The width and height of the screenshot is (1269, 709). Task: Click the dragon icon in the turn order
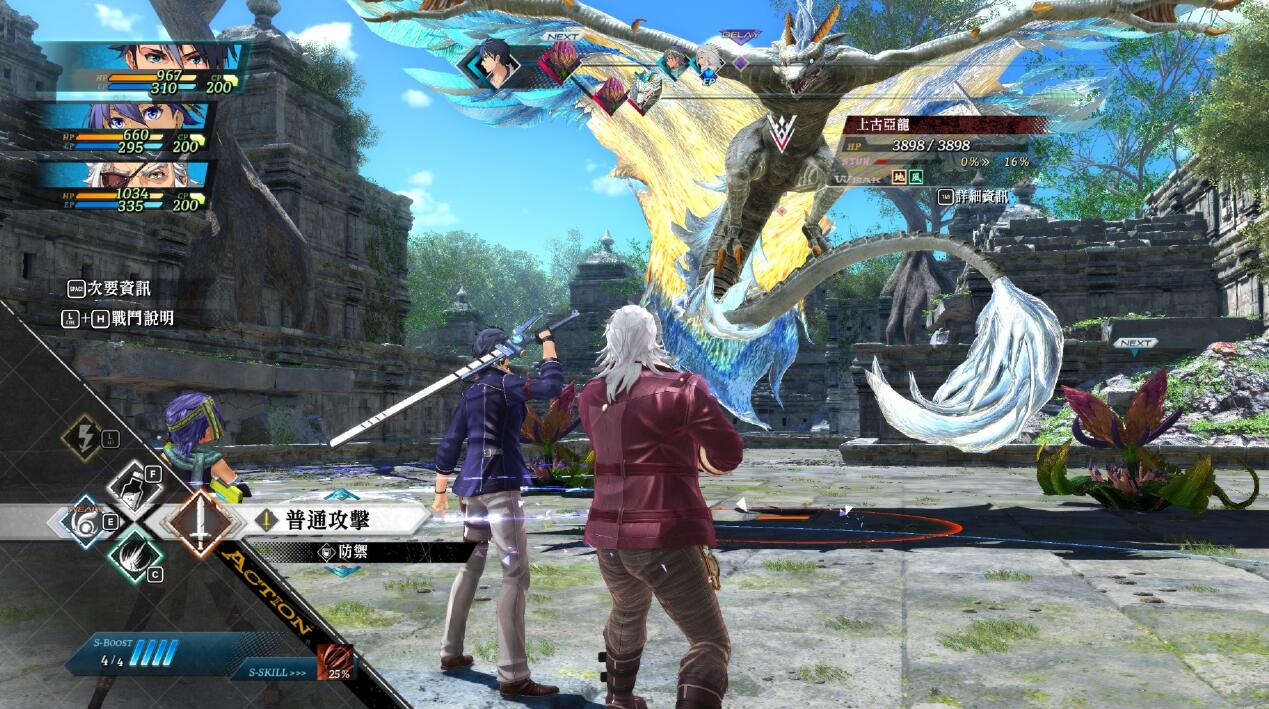pos(644,92)
